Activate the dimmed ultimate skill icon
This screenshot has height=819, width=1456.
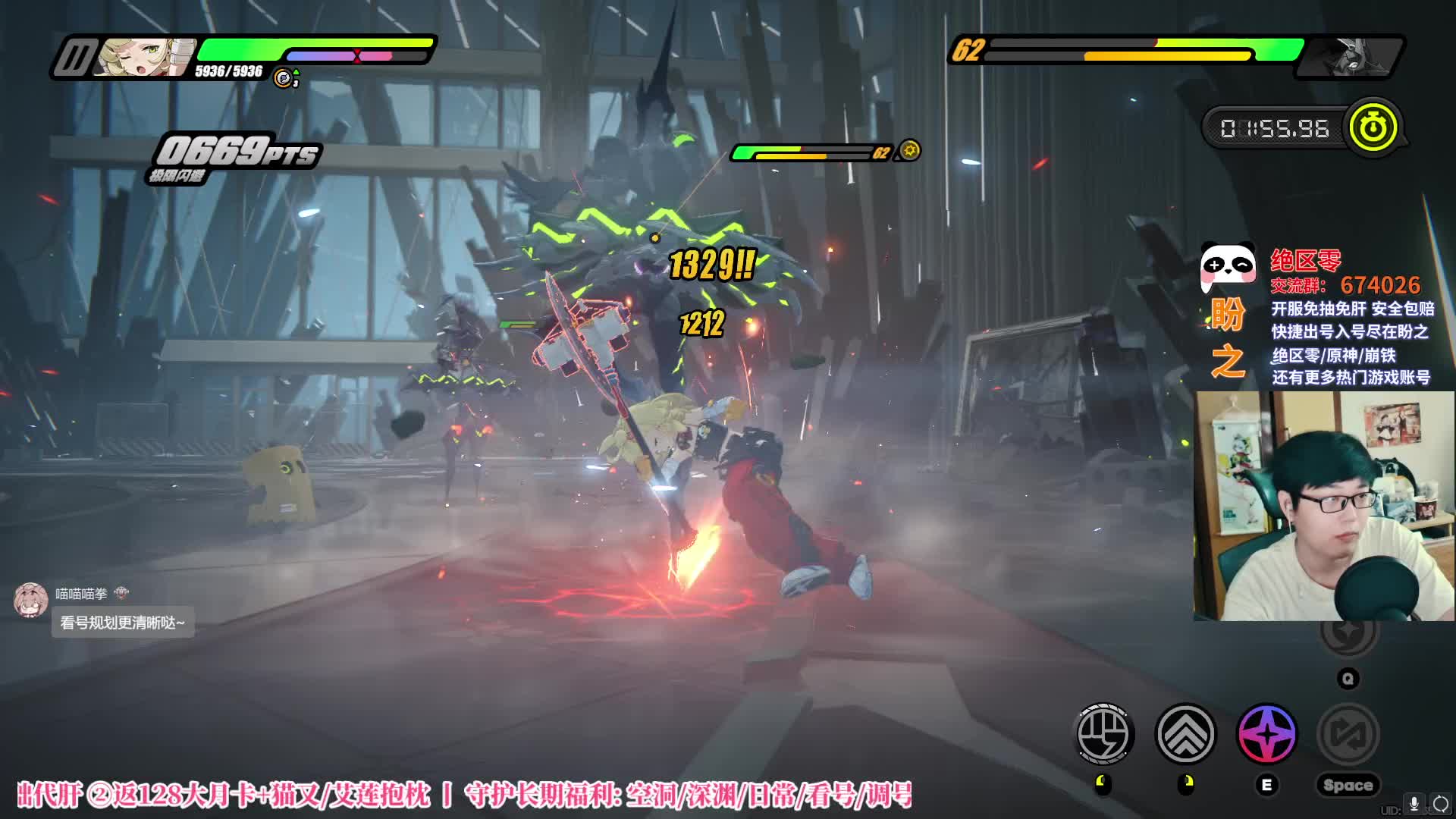coord(1348,631)
